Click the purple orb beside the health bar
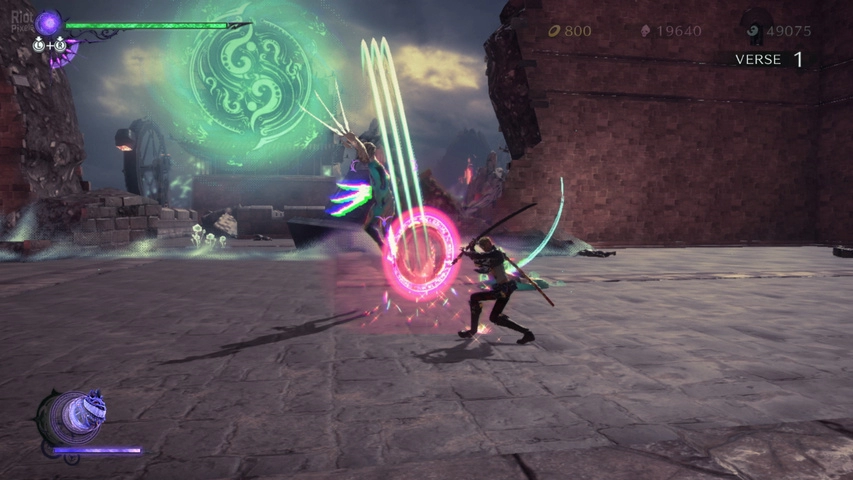853x480 pixels. [x=48, y=22]
